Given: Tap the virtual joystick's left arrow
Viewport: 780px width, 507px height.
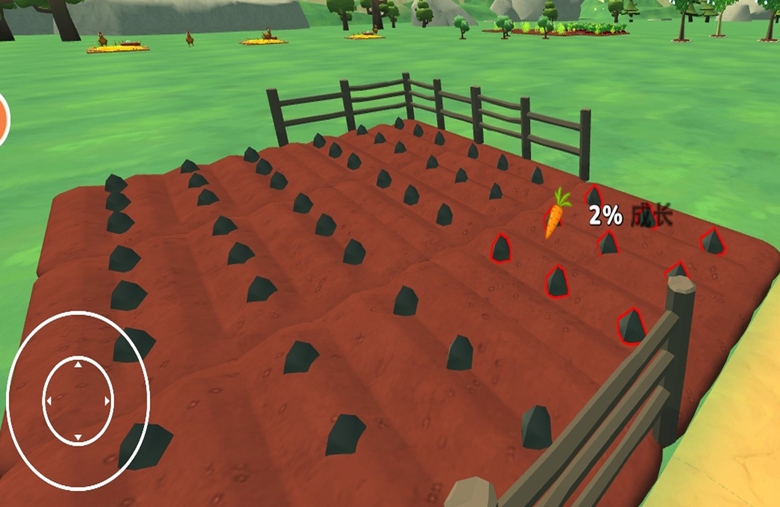Looking at the screenshot, I should [x=47, y=402].
